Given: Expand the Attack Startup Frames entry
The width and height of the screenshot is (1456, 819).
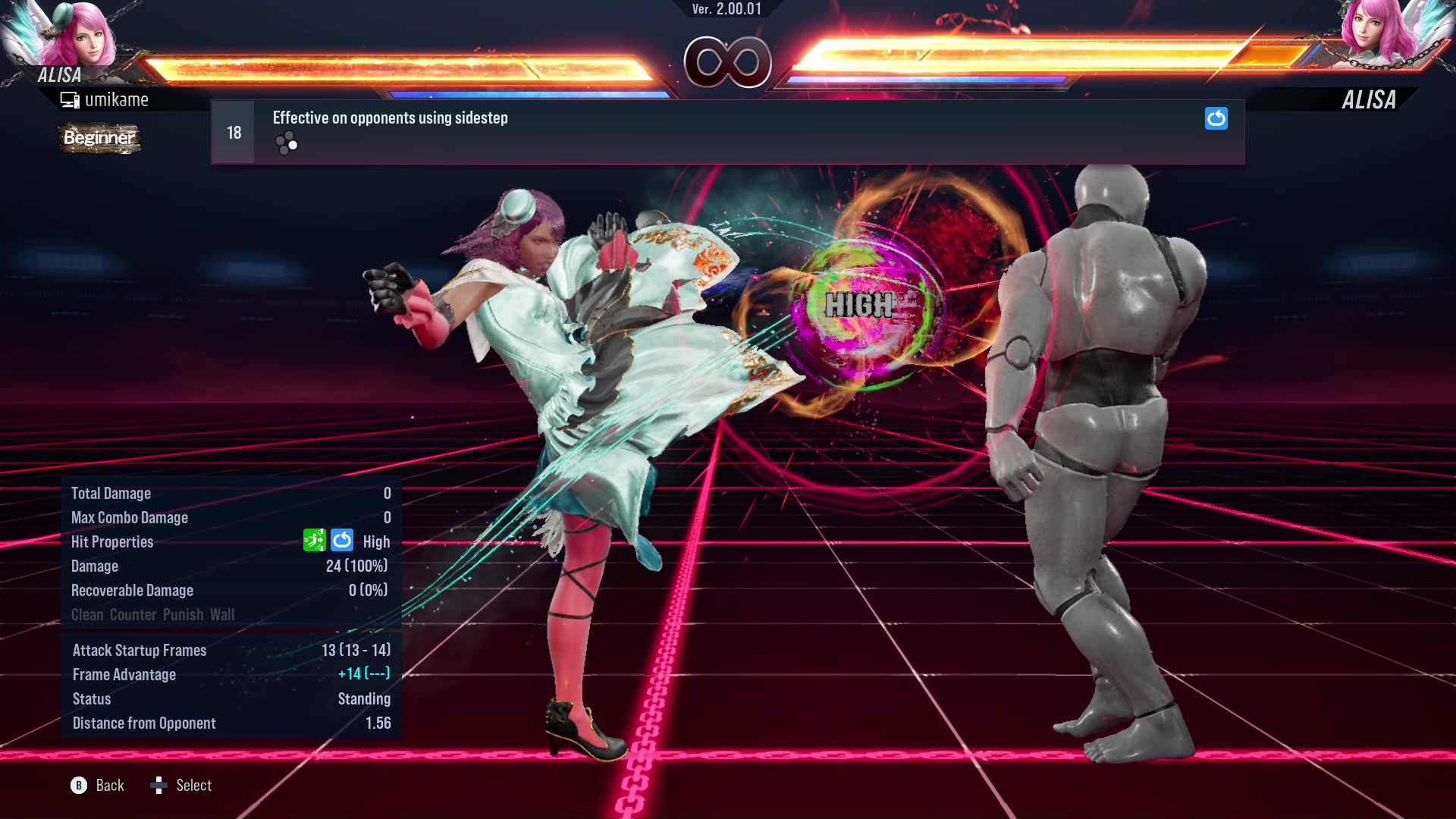Looking at the screenshot, I should click(x=140, y=650).
